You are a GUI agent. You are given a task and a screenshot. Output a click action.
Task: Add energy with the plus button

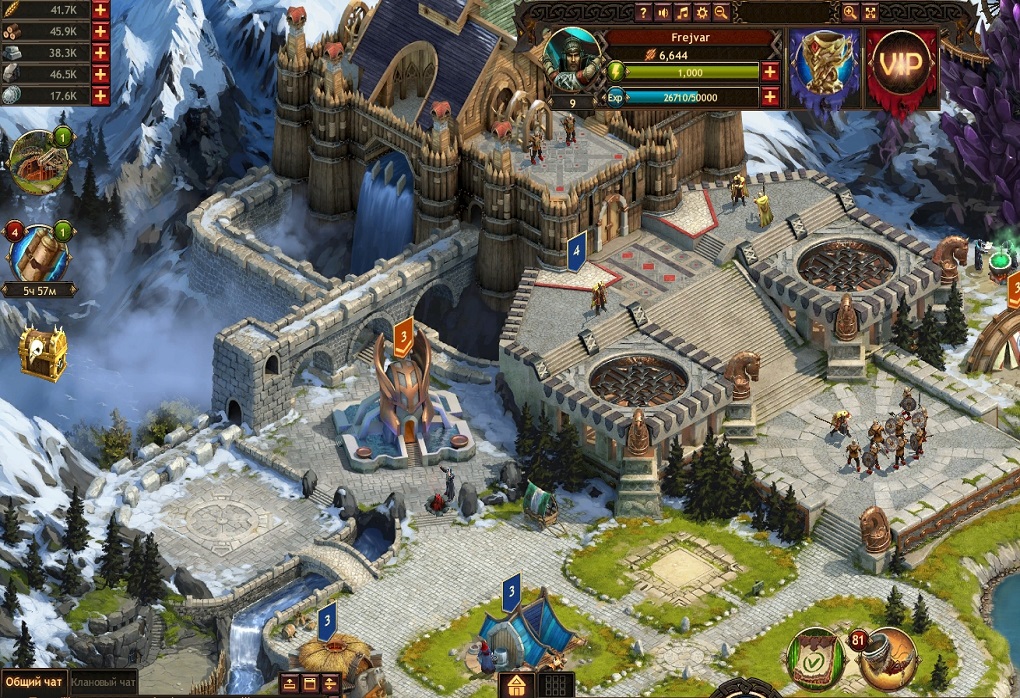pos(769,72)
